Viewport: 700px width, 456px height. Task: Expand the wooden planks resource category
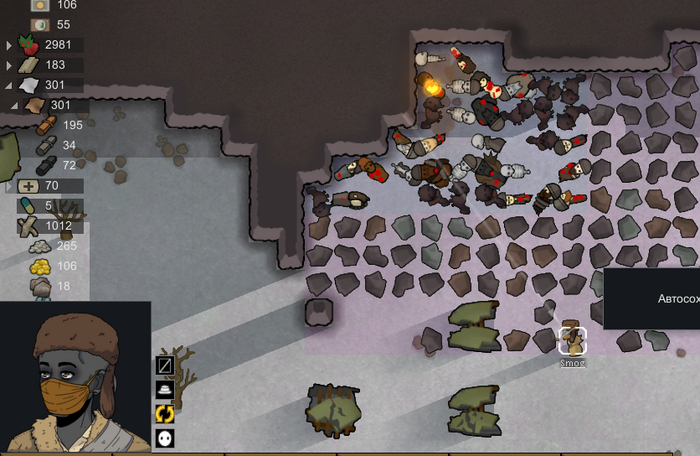(x=9, y=65)
